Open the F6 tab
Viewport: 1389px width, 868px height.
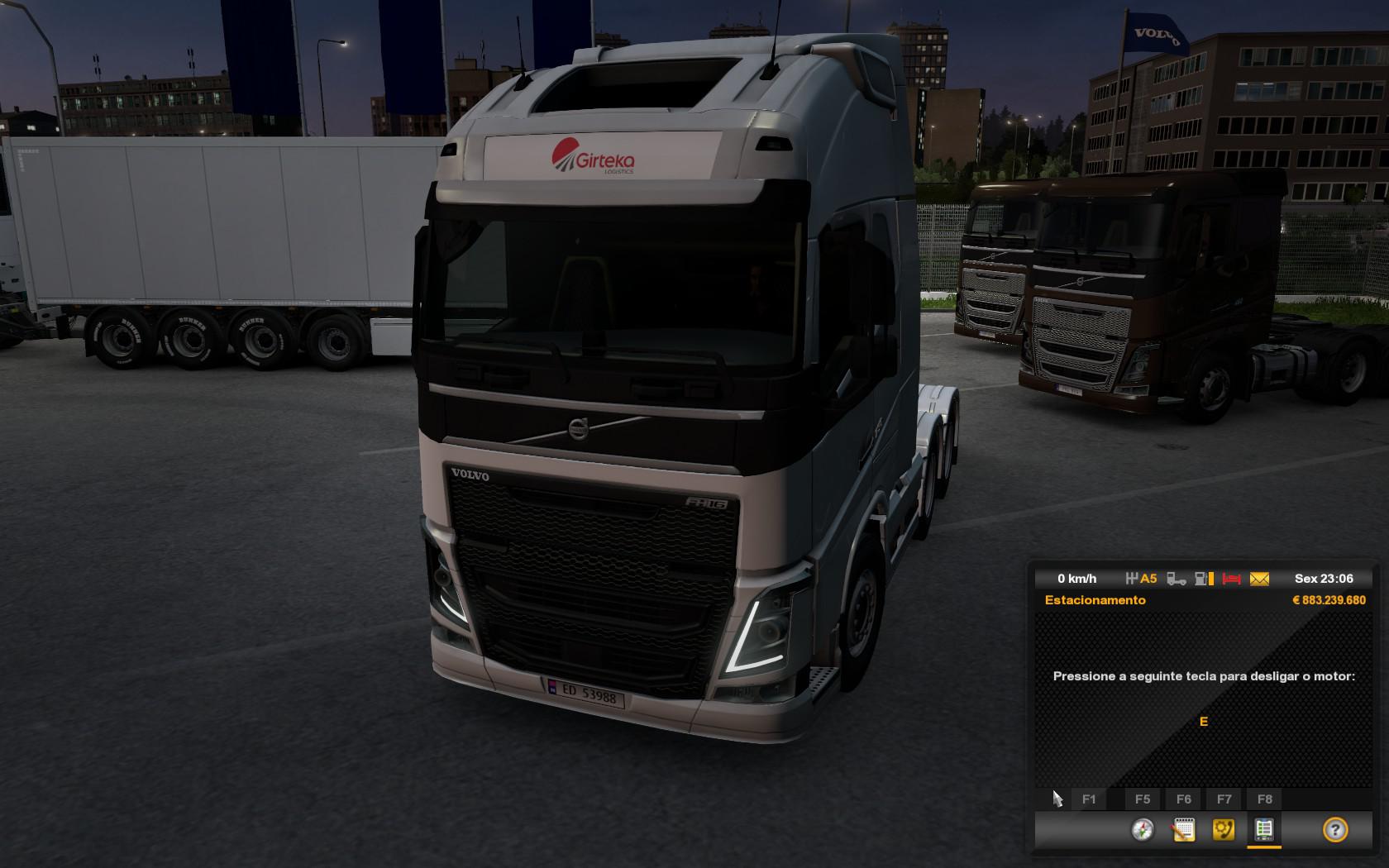pyautogui.click(x=1184, y=799)
